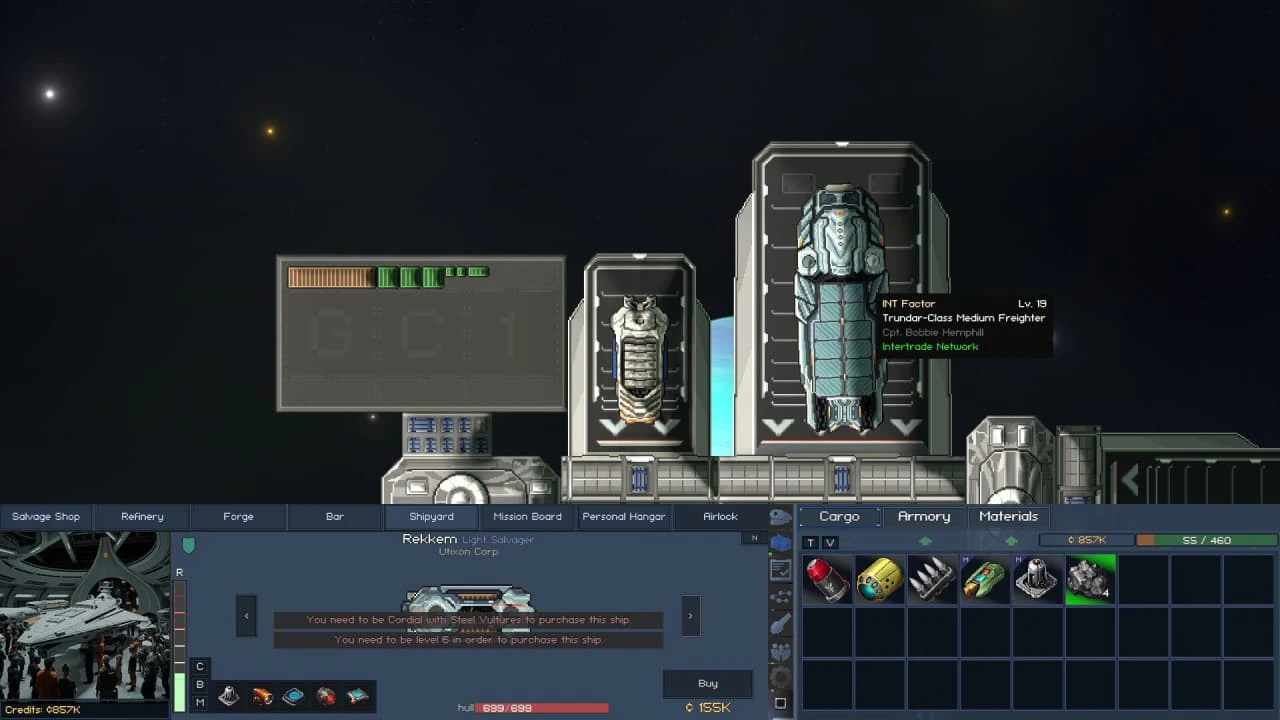Click left arrow to view previous ship

(246, 616)
